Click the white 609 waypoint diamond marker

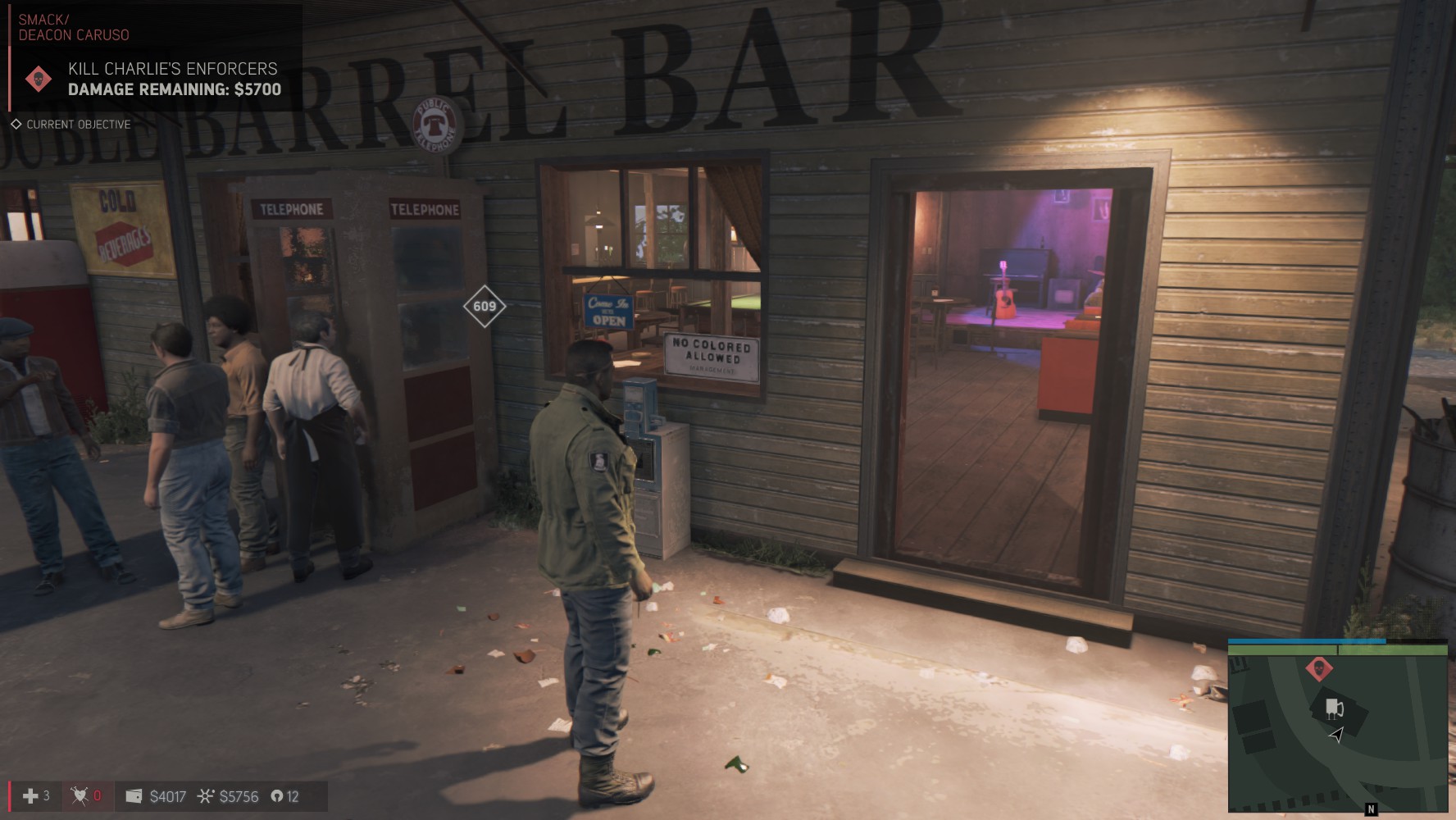pos(485,307)
